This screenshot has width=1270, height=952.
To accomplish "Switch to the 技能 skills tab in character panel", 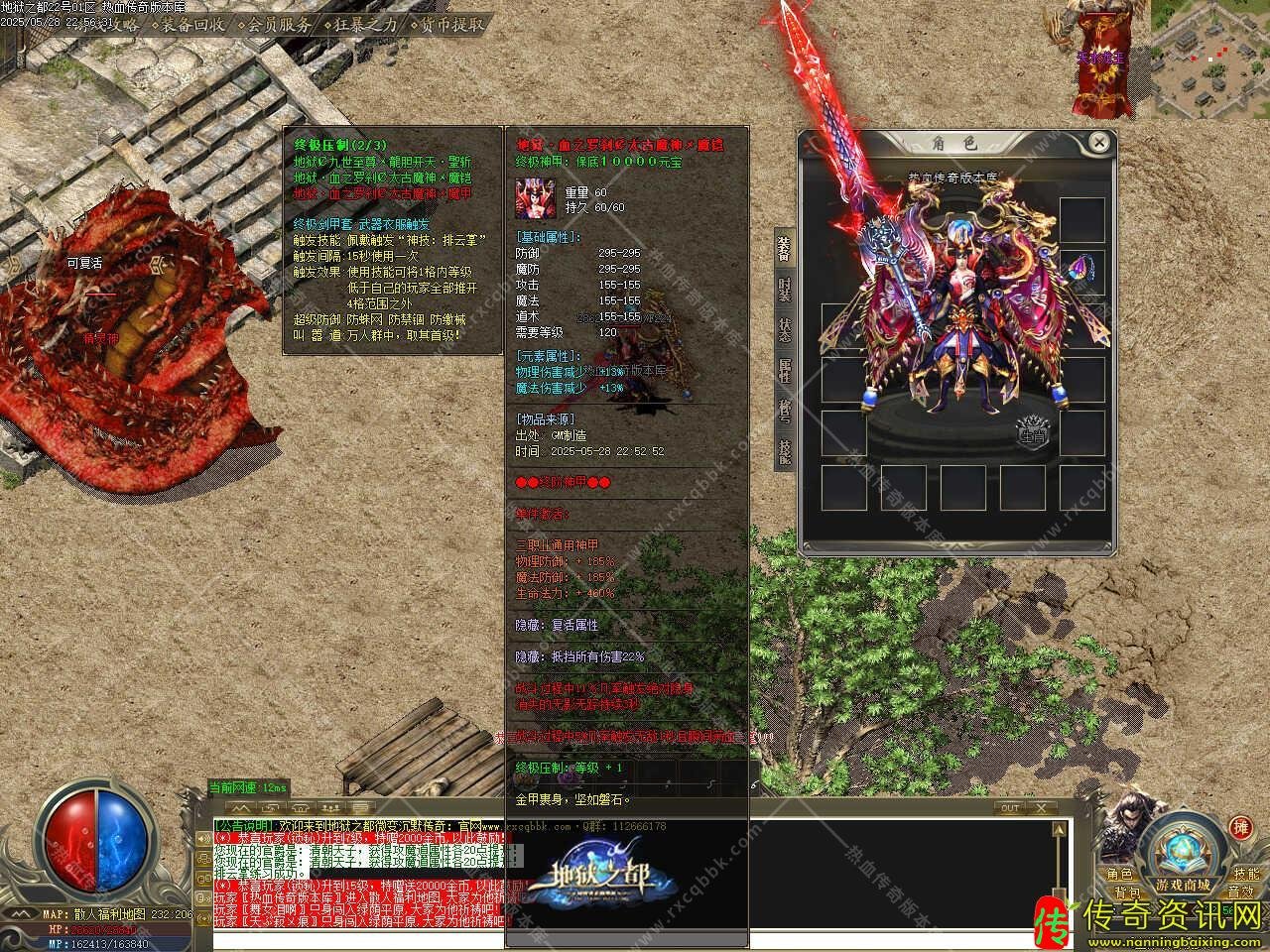I will [784, 451].
